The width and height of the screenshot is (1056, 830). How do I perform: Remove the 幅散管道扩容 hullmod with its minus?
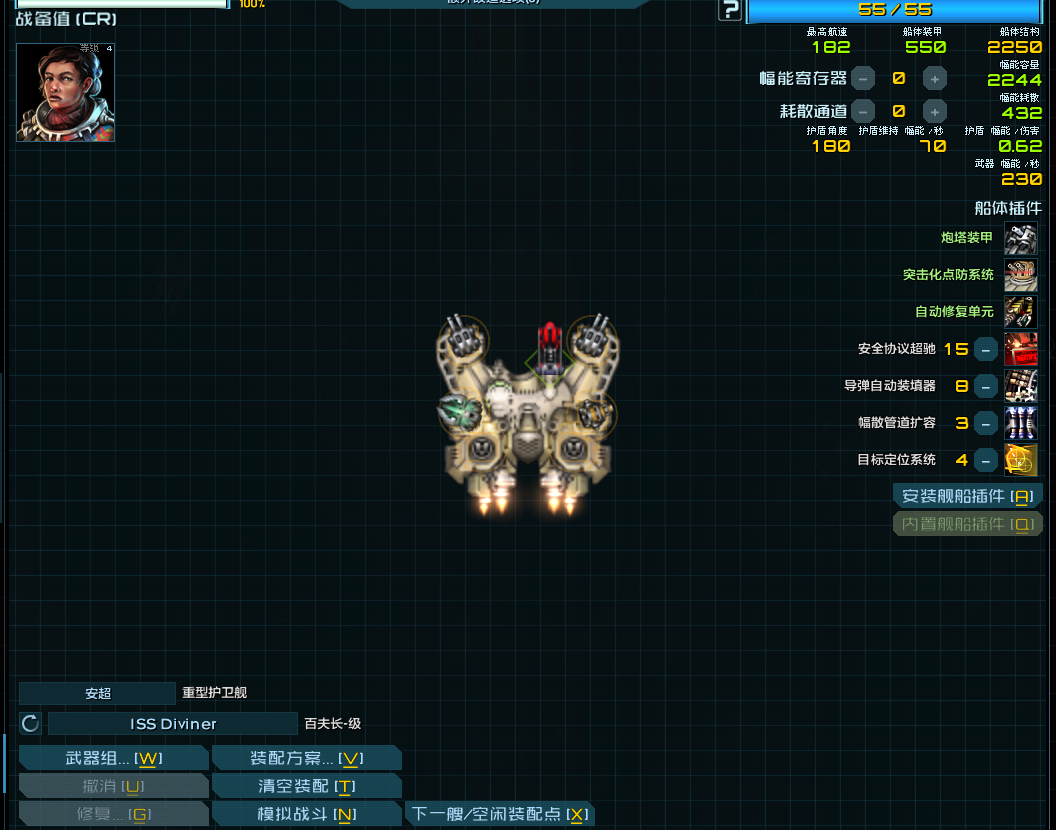986,423
